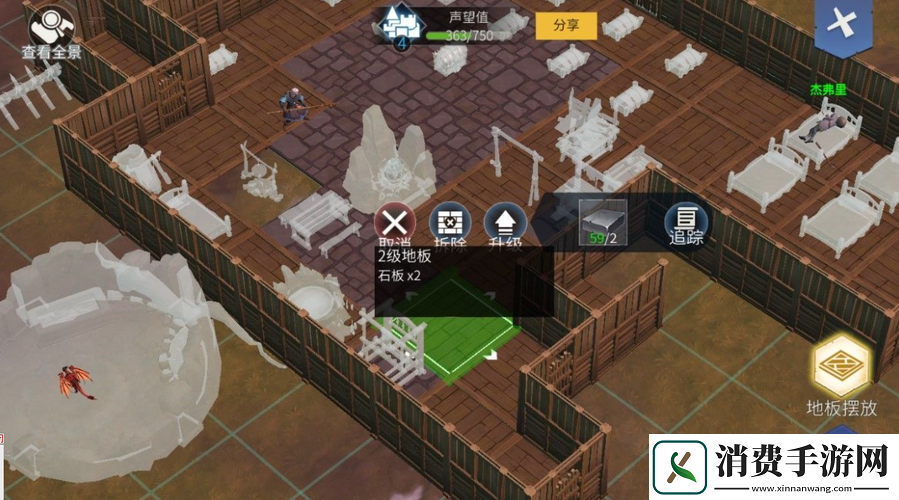
Task: Toggle the 地板摆放 floor placement mode
Action: point(842,368)
